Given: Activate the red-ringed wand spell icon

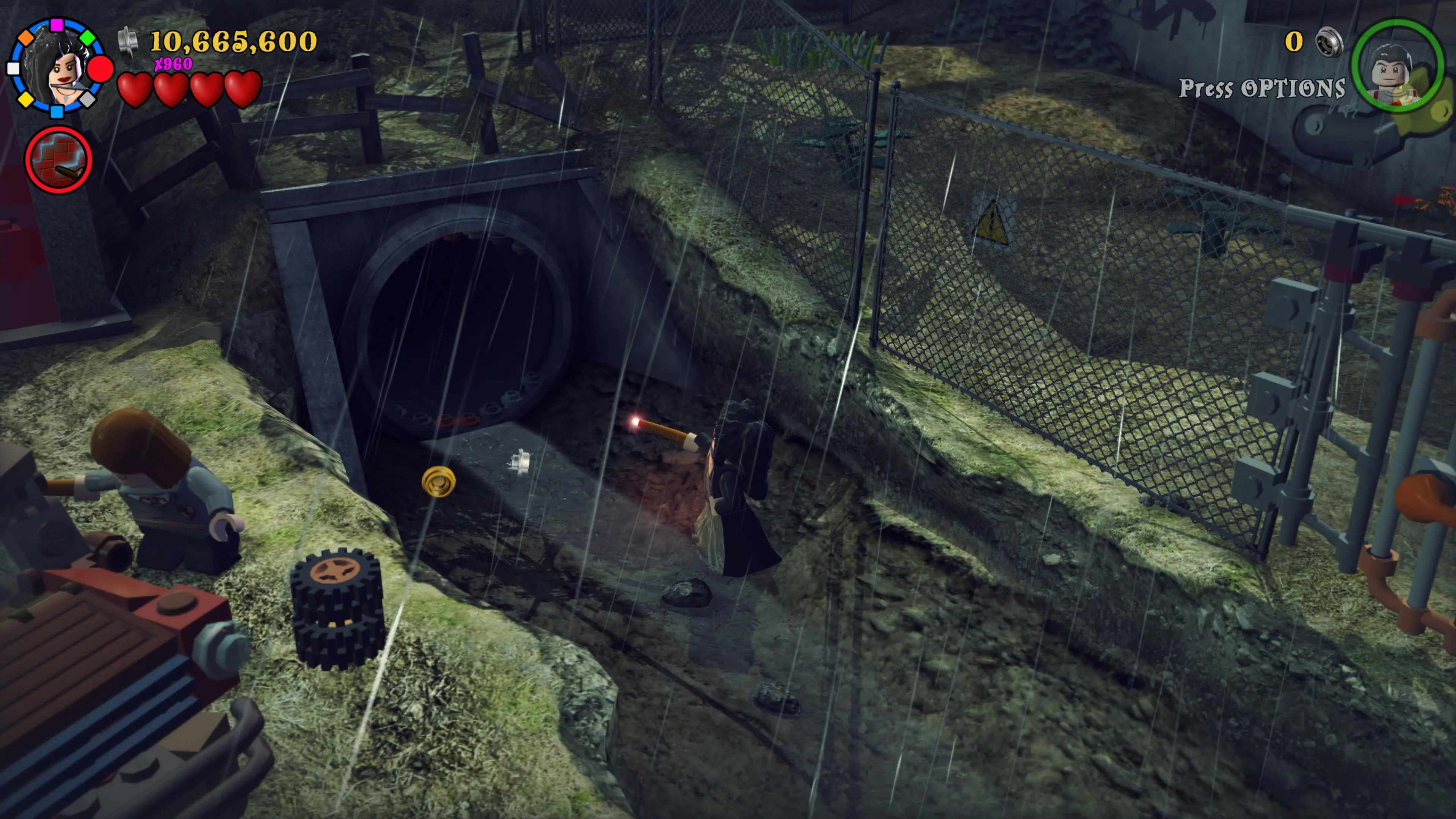Looking at the screenshot, I should click(58, 160).
